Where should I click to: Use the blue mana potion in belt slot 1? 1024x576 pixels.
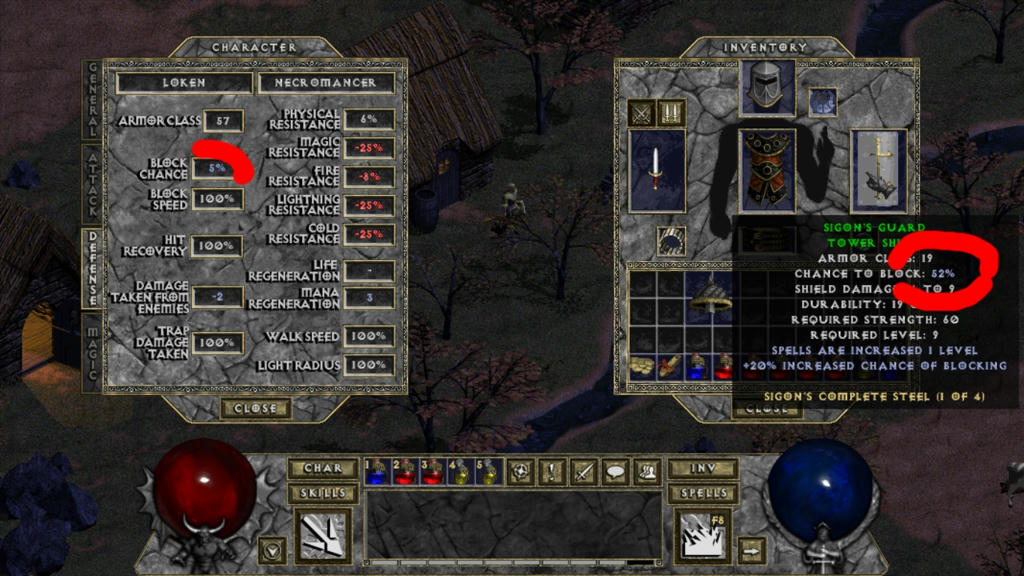[376, 471]
